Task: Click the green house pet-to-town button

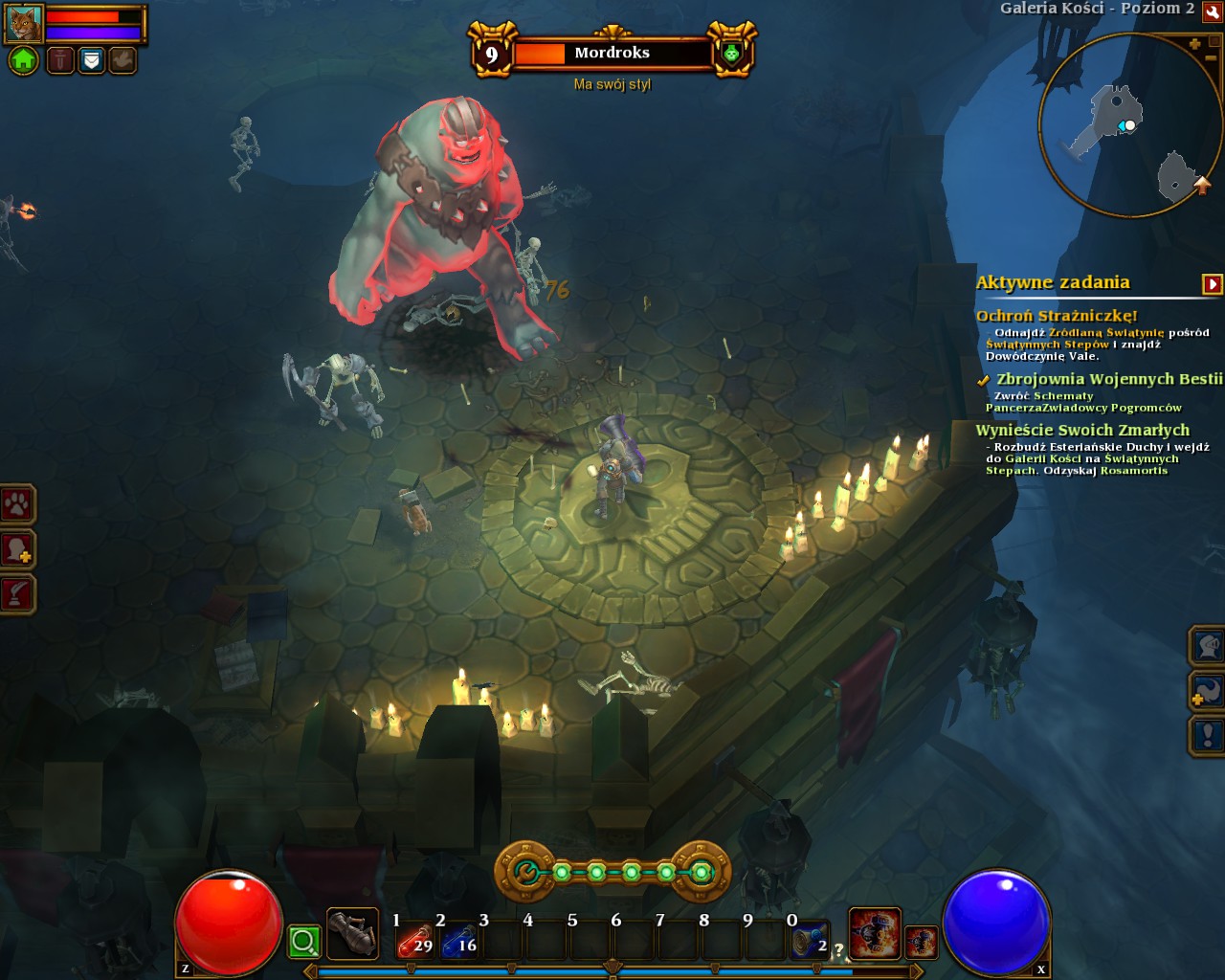Action: pyautogui.click(x=24, y=61)
